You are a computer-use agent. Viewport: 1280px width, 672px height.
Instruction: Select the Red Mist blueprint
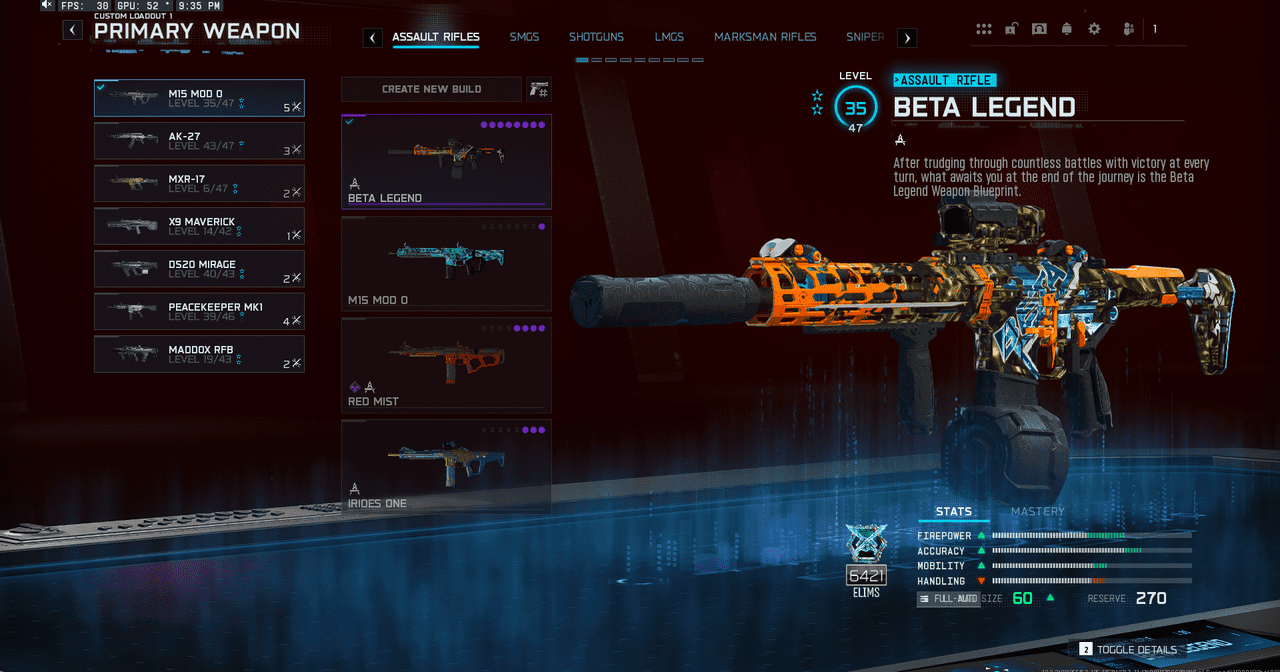446,365
